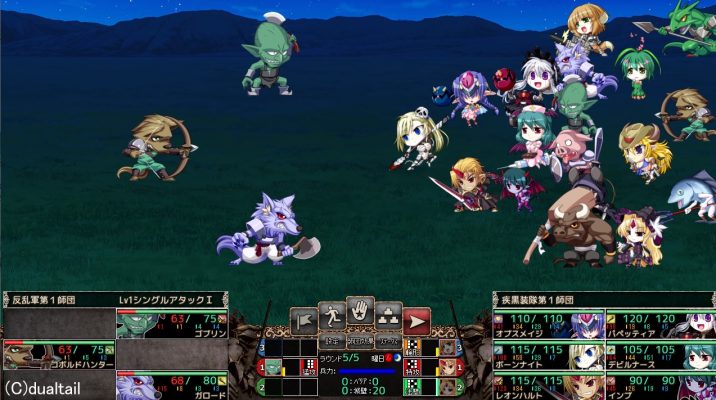Click the goblin portrait in the turn order

273,366
